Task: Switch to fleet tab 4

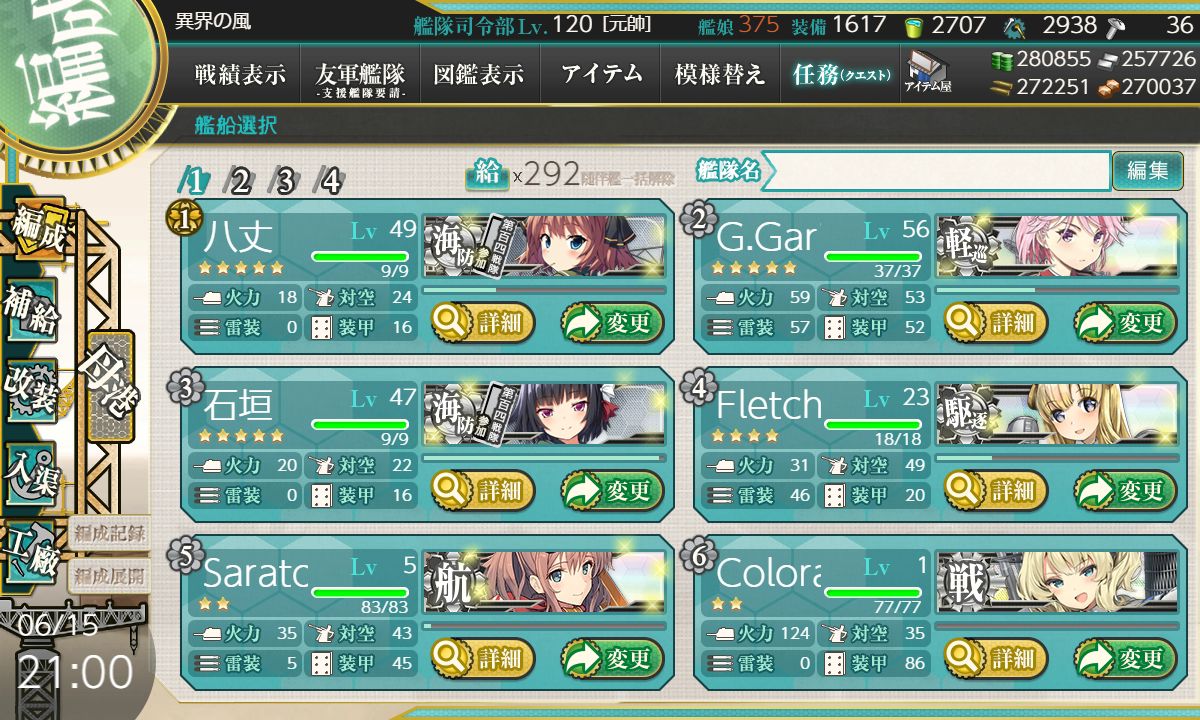Action: [330, 181]
